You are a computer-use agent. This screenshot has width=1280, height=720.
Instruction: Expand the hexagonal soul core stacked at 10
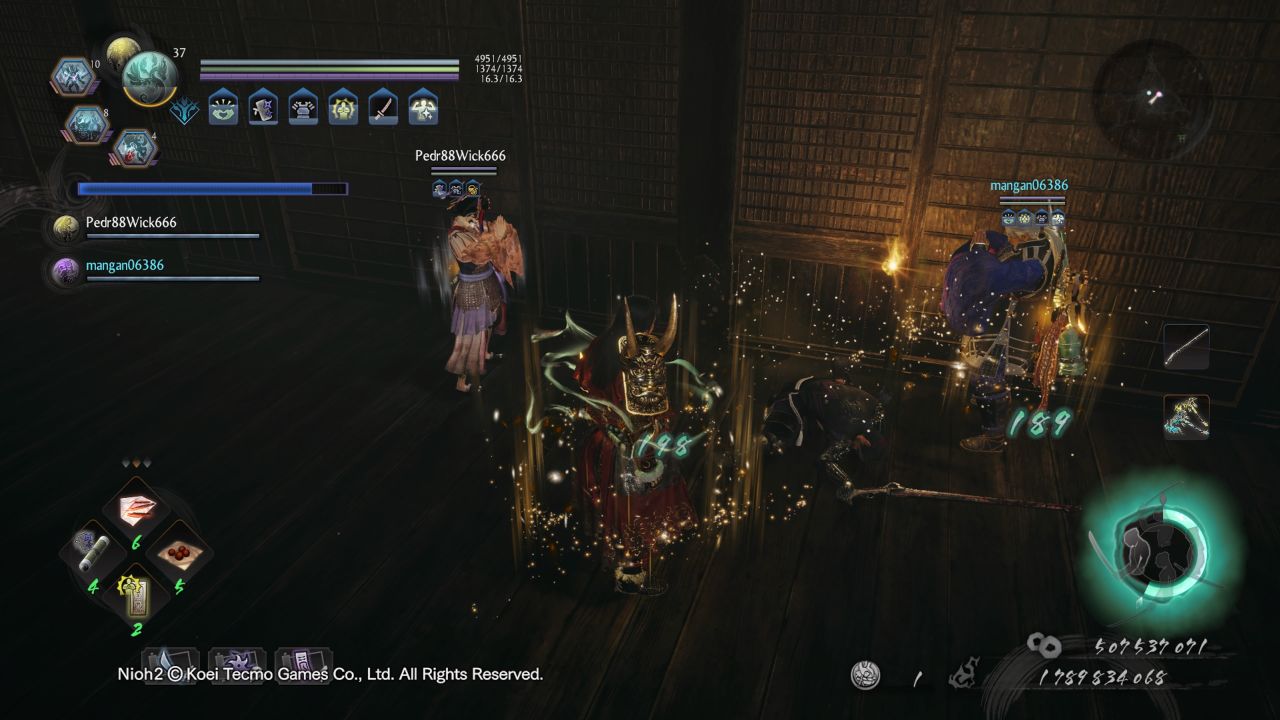[x=74, y=77]
